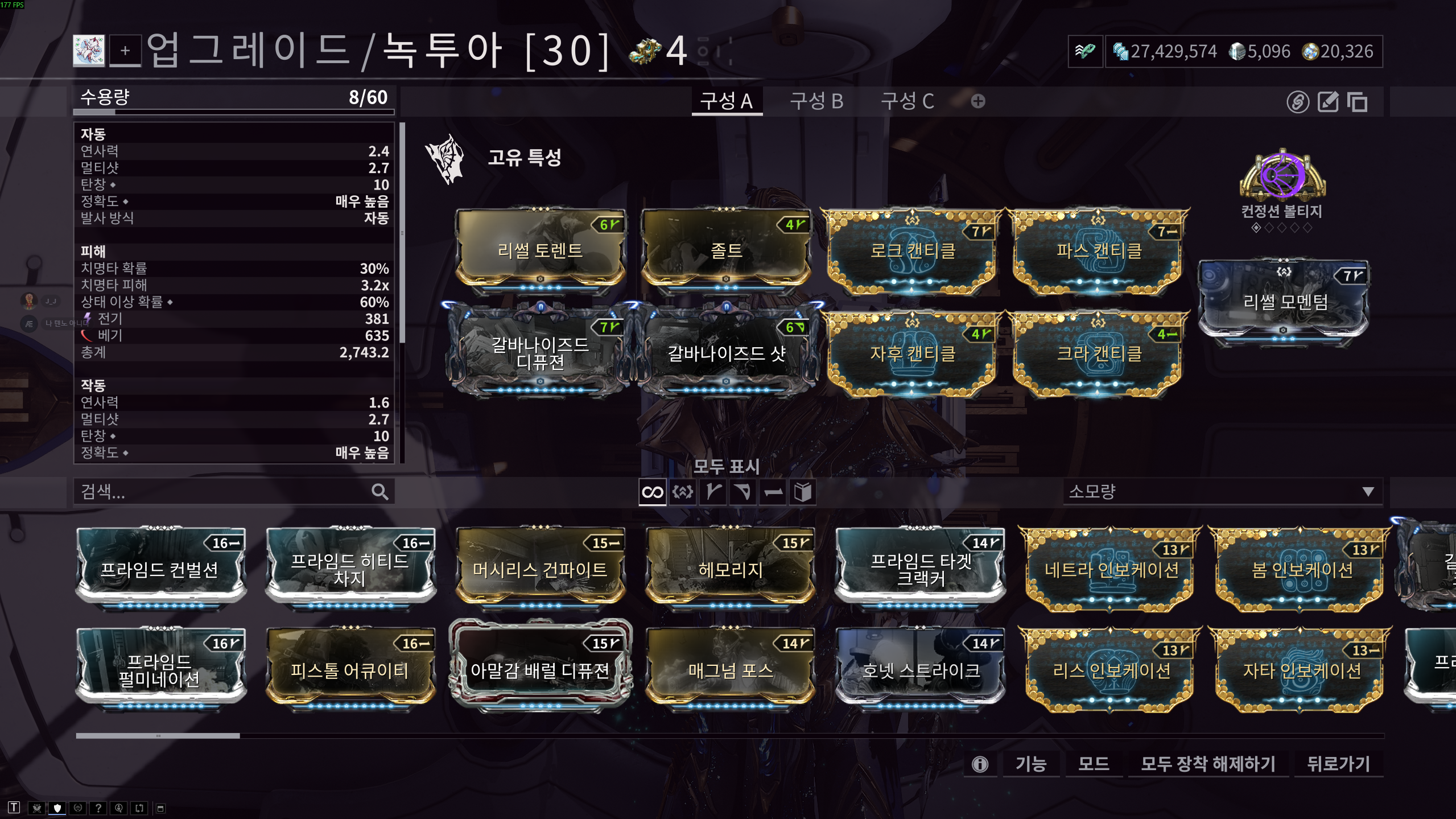Select the 구성 C configuration tab
The height and width of the screenshot is (819, 1456).
click(907, 101)
